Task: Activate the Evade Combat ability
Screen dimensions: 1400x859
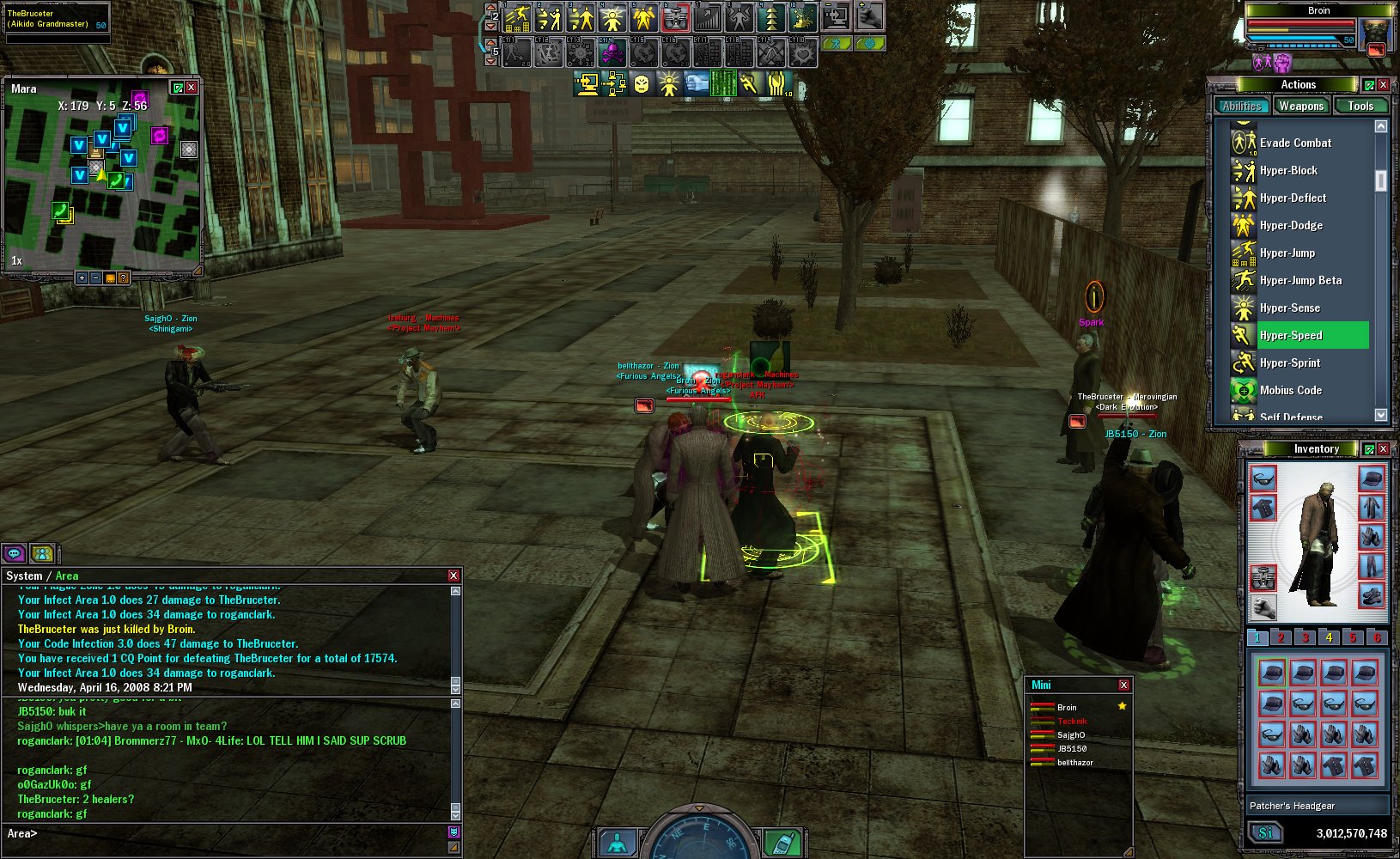Action: tap(1294, 143)
